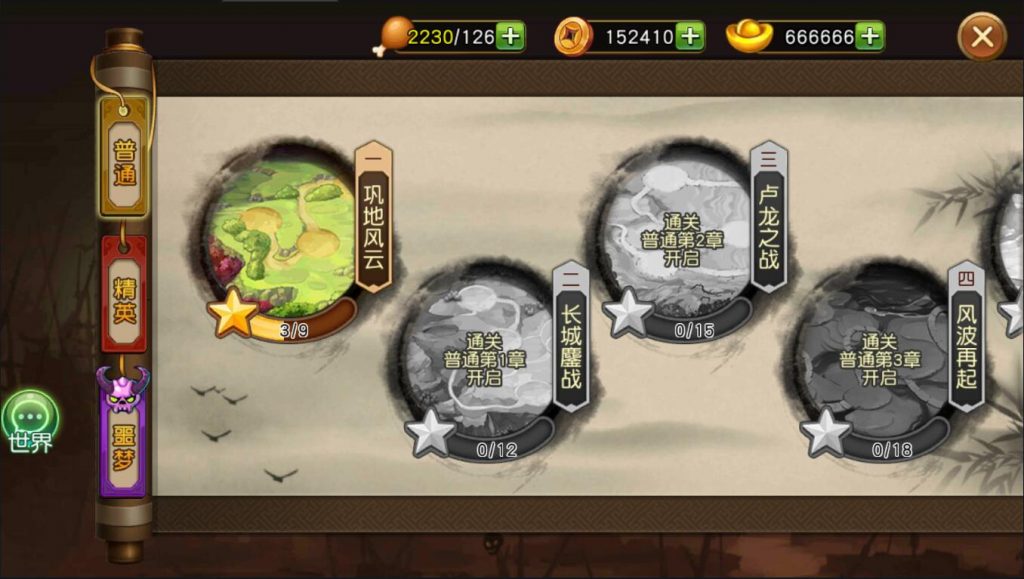Add more stamina with the drumstick plus button
Viewport: 1024px width, 579px height.
(510, 37)
